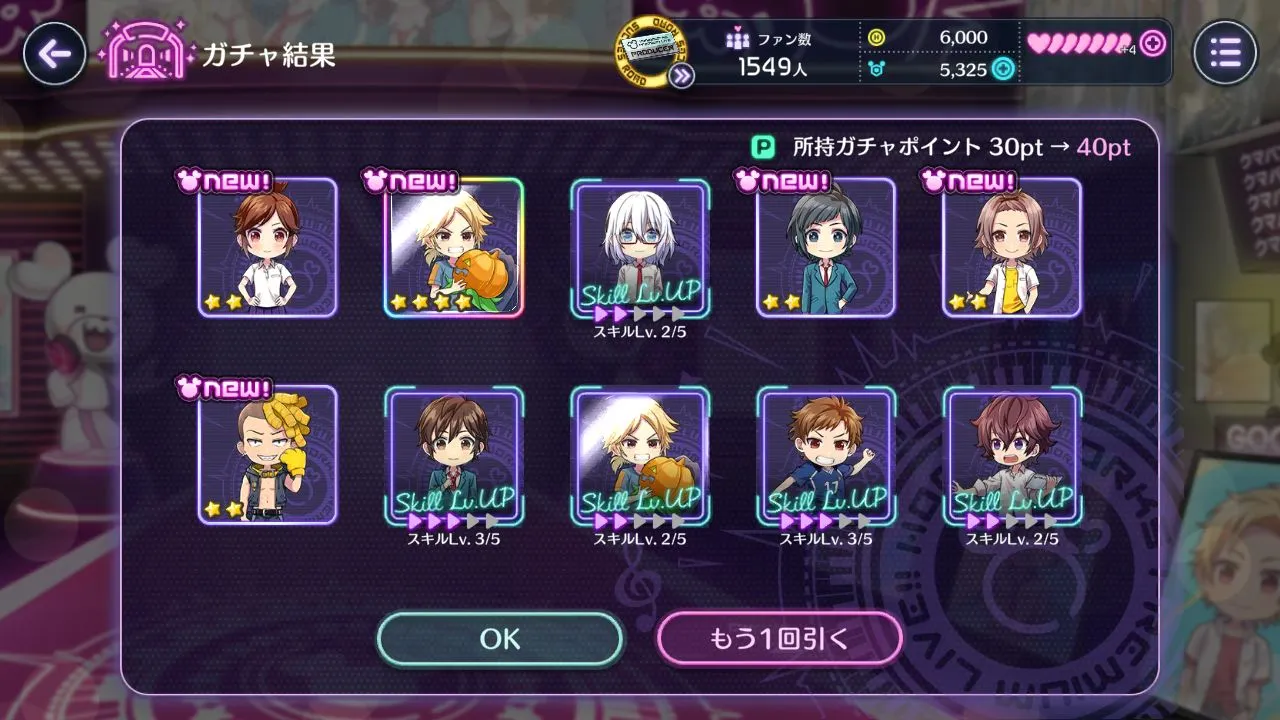Open the new card with yellow shirt
1280x720 pixels.
click(1012, 248)
